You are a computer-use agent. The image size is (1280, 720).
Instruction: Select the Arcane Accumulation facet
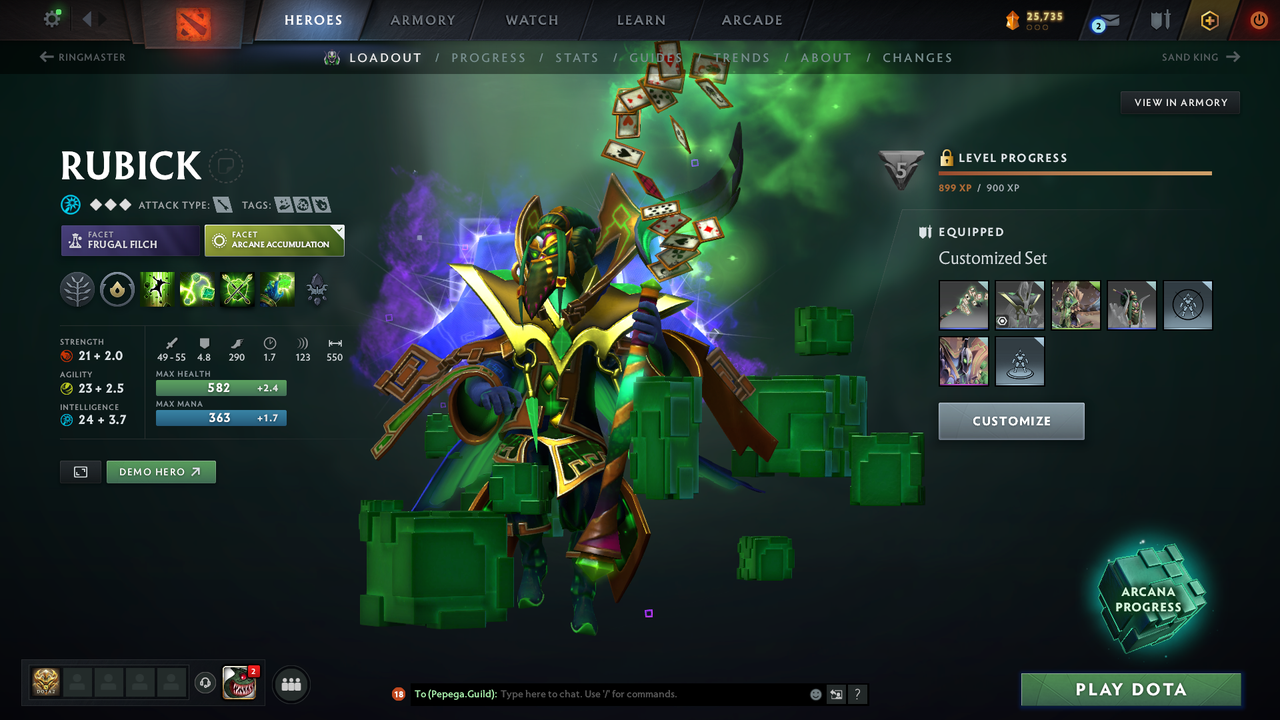tap(274, 240)
